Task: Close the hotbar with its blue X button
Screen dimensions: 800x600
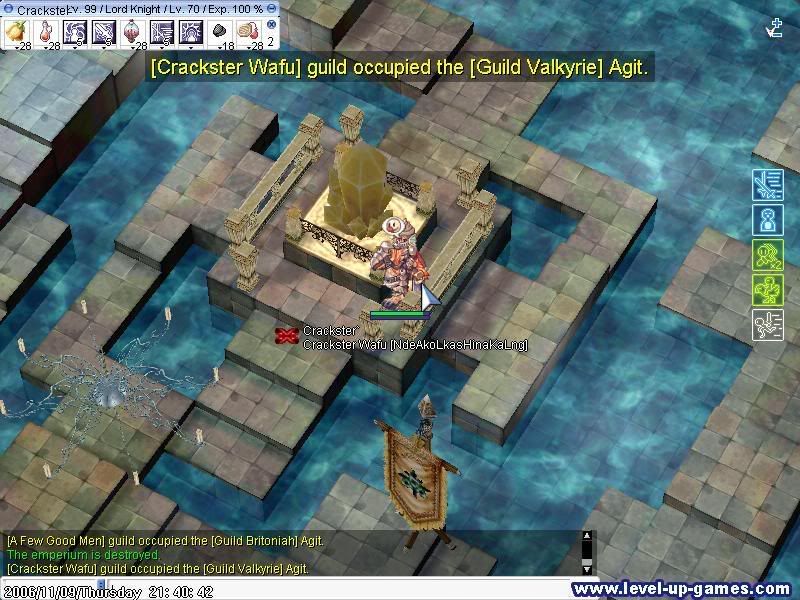Action: click(271, 24)
